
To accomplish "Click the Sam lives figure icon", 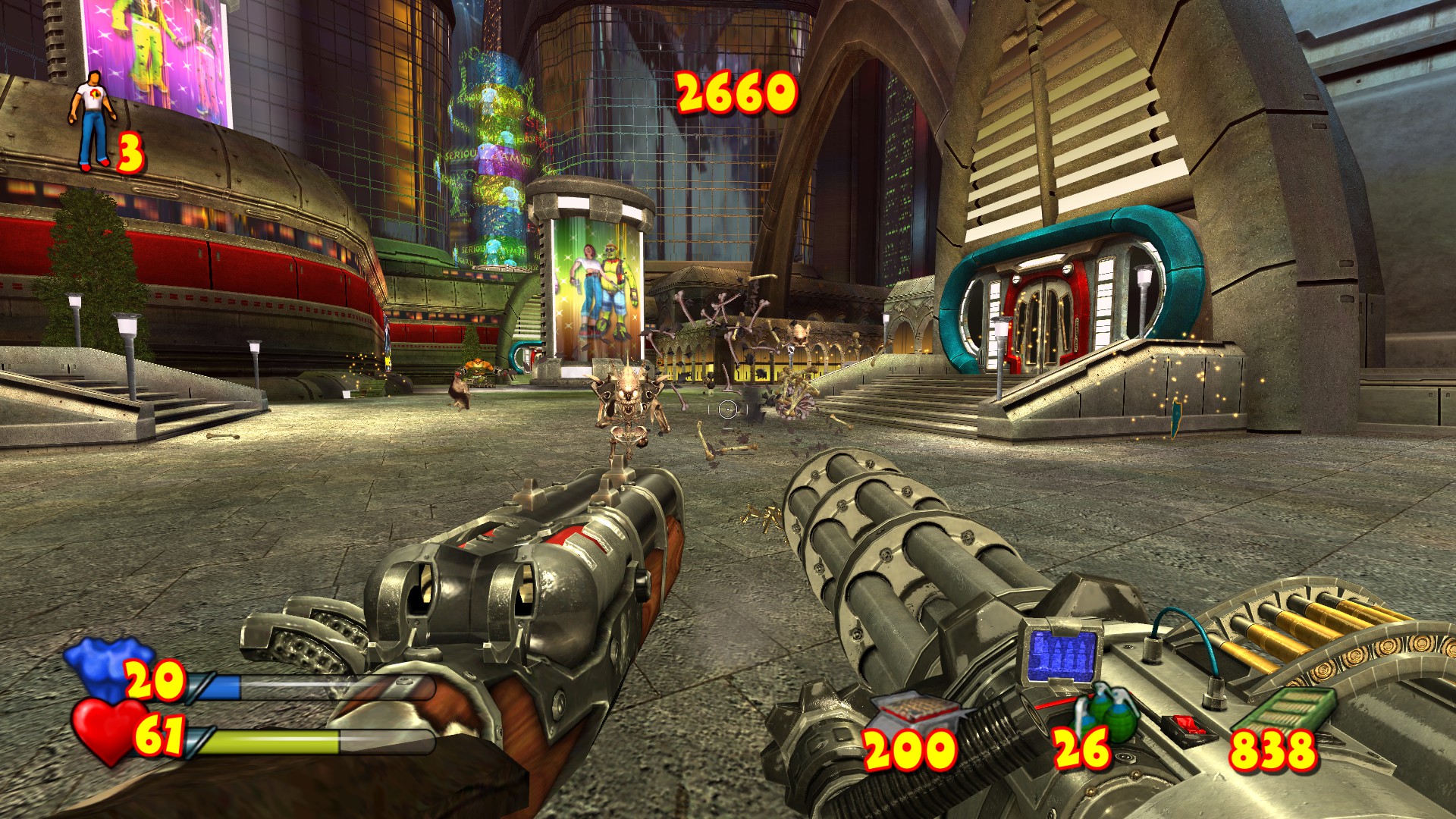I will 93,120.
